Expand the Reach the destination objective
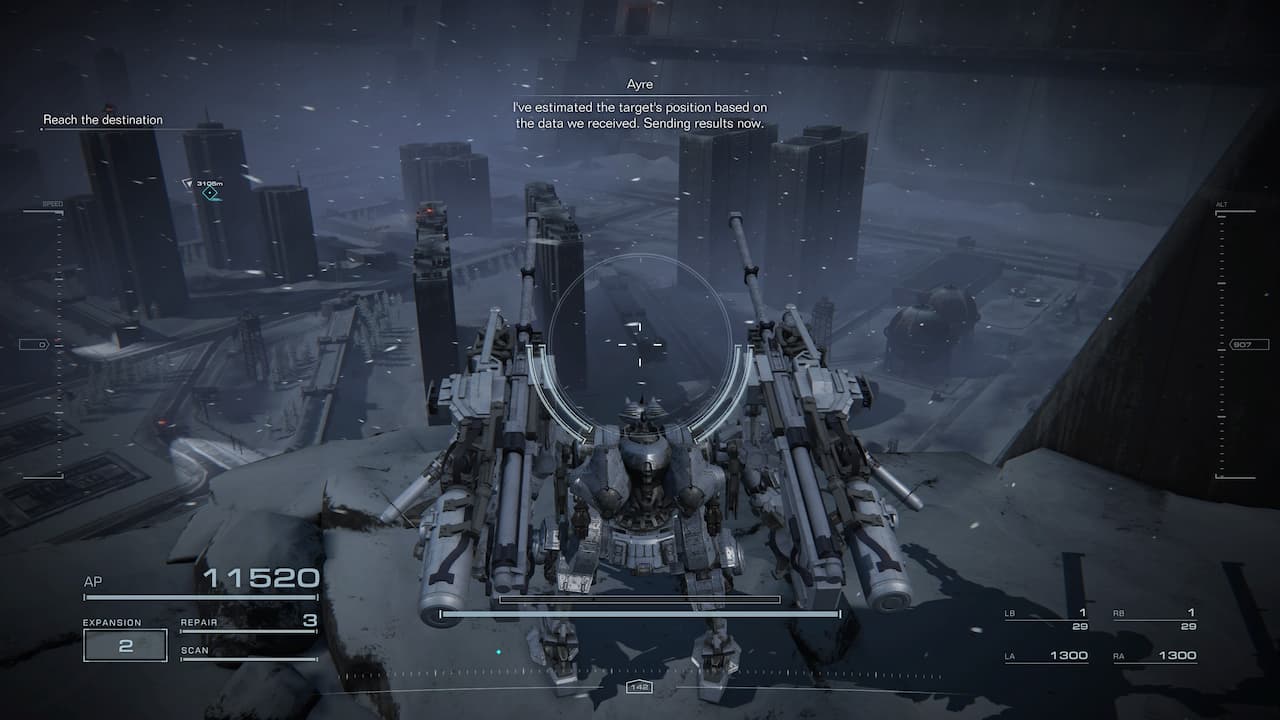 tap(101, 119)
